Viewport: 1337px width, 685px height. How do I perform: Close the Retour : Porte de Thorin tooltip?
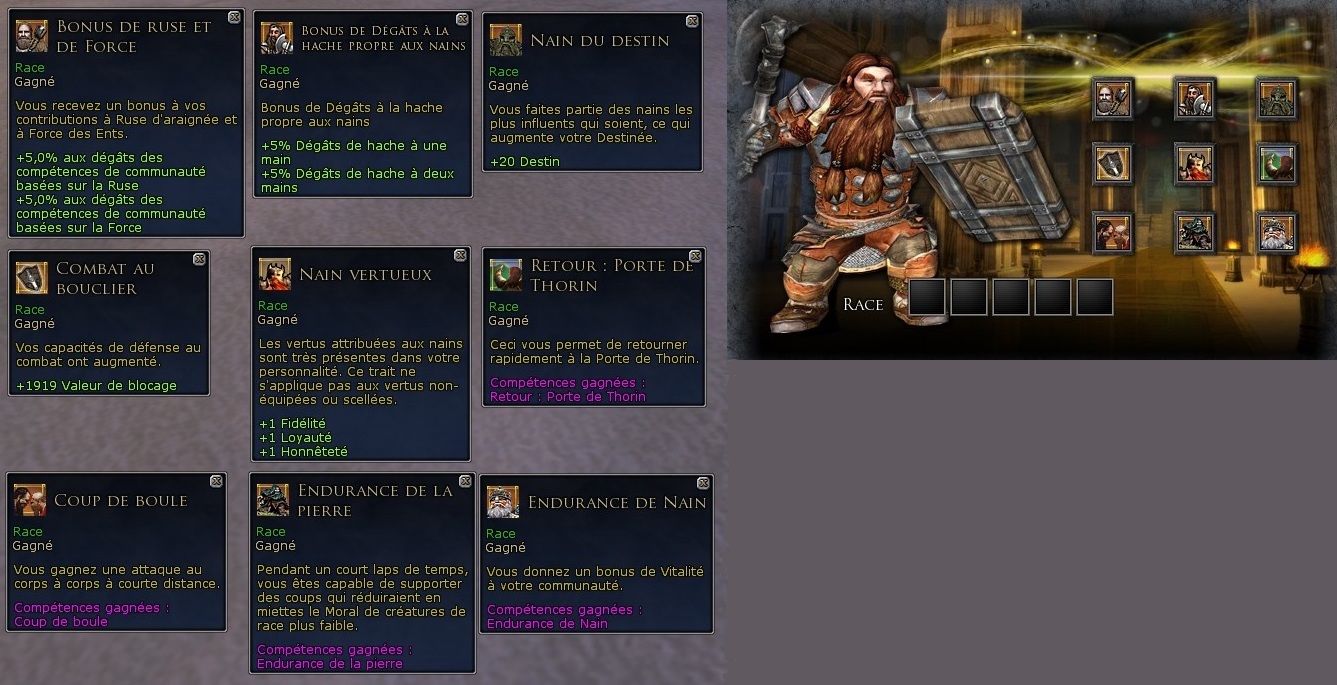(x=696, y=255)
